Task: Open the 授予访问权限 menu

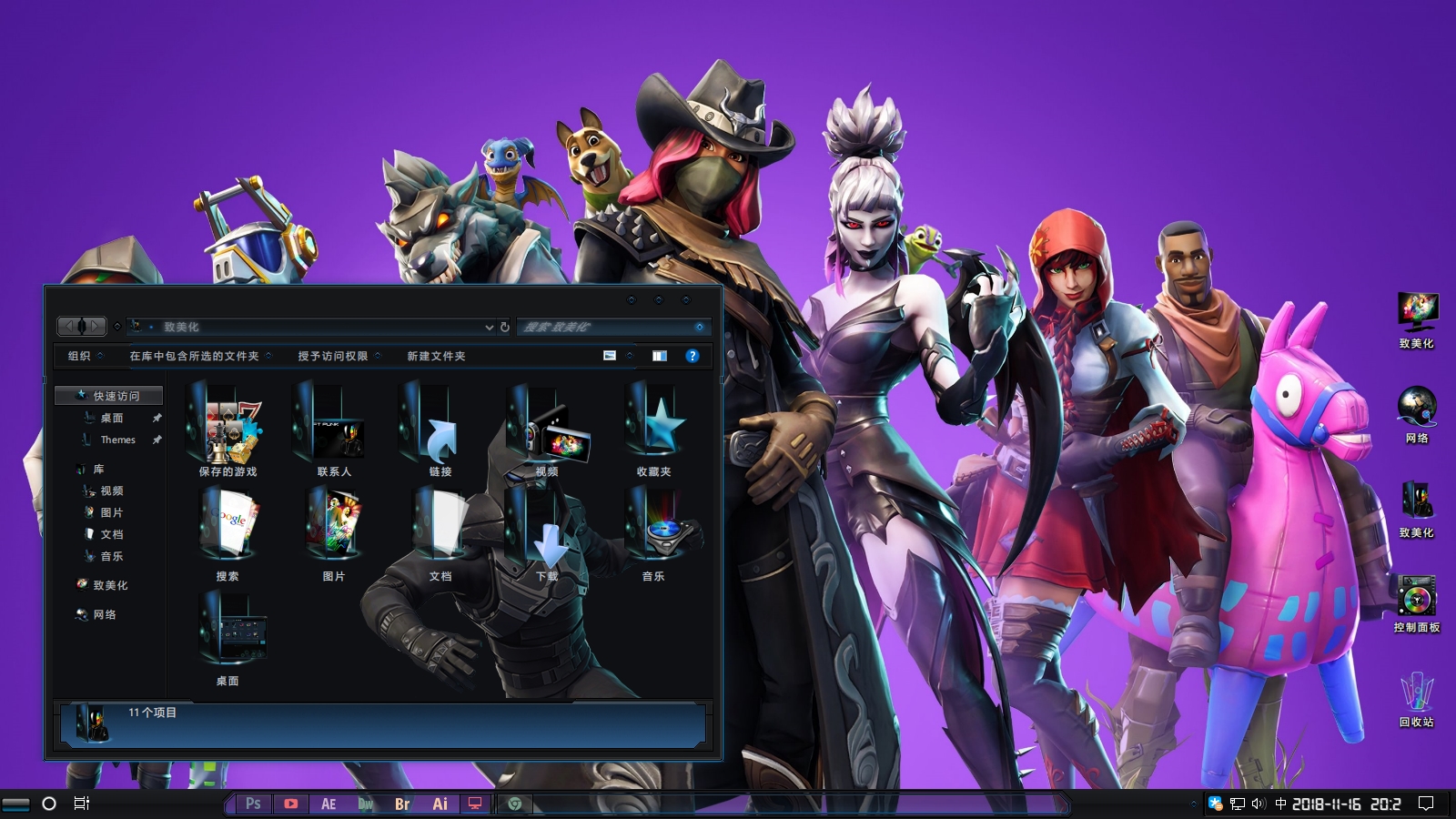Action: pos(333,356)
